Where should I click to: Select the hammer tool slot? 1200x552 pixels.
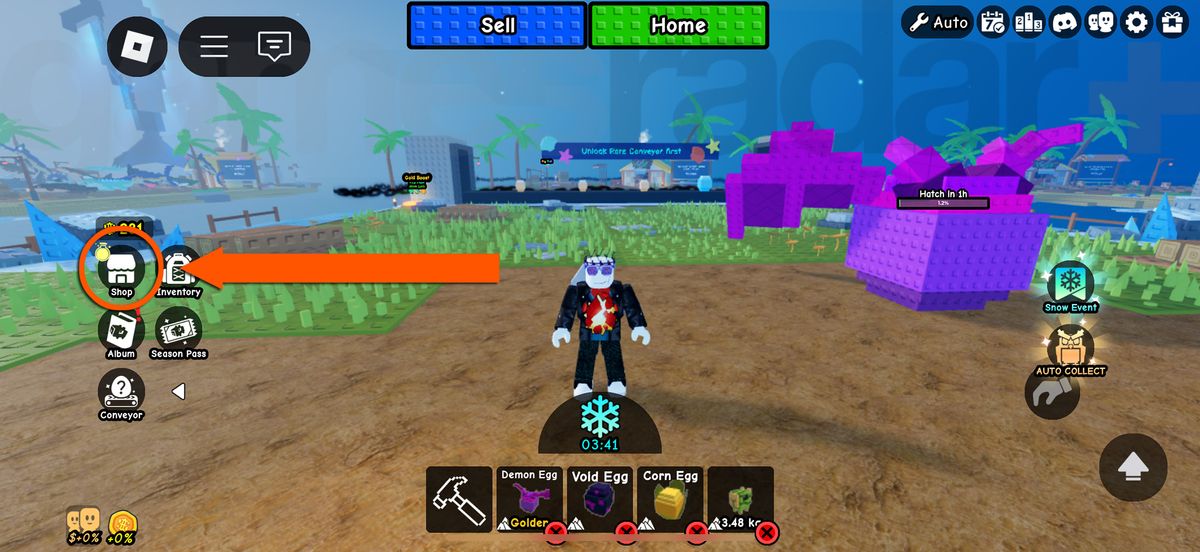coord(458,499)
